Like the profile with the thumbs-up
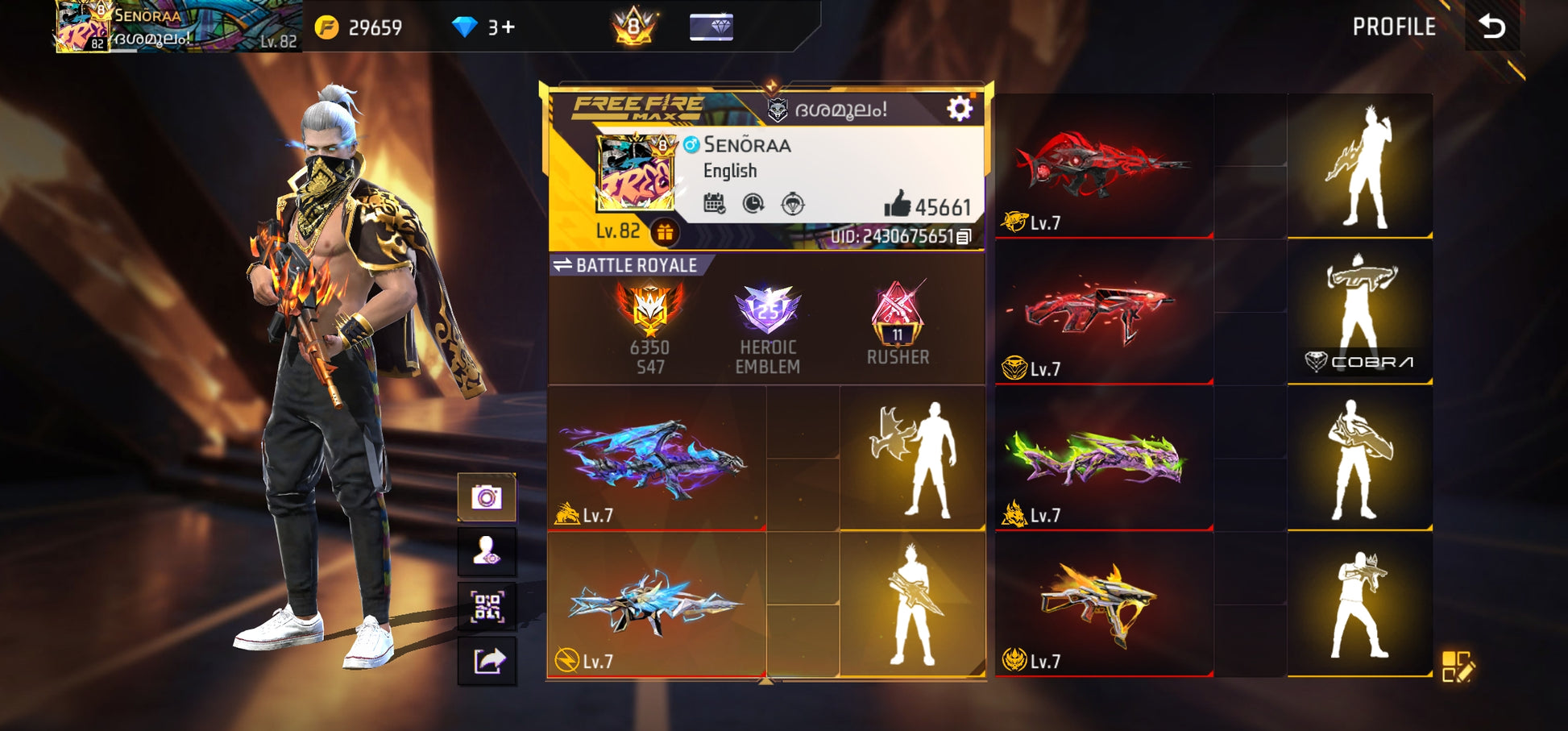 [x=897, y=205]
